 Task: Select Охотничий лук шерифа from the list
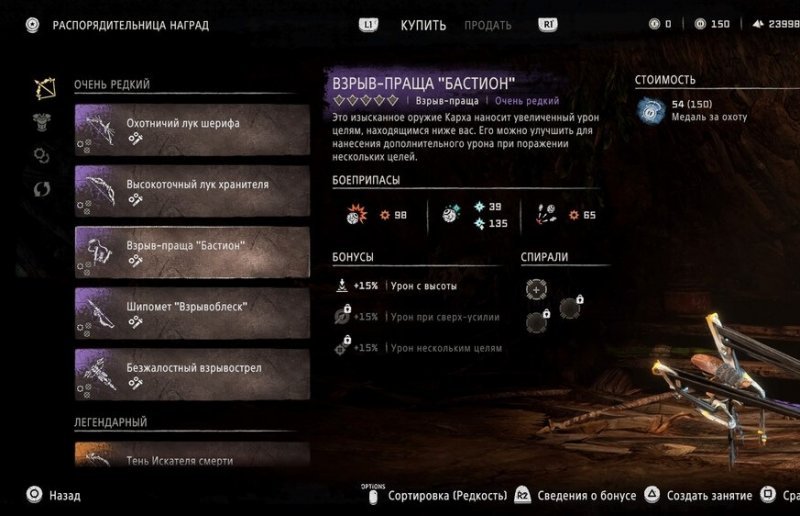click(192, 130)
